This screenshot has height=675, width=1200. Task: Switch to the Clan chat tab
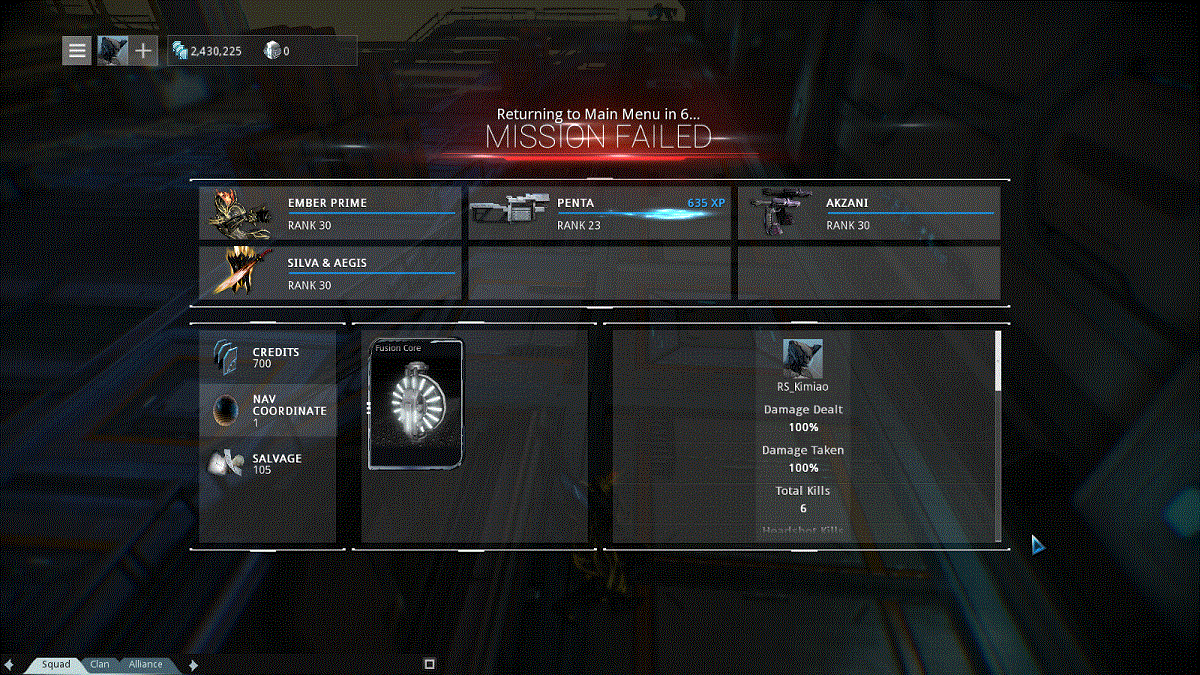(x=100, y=664)
